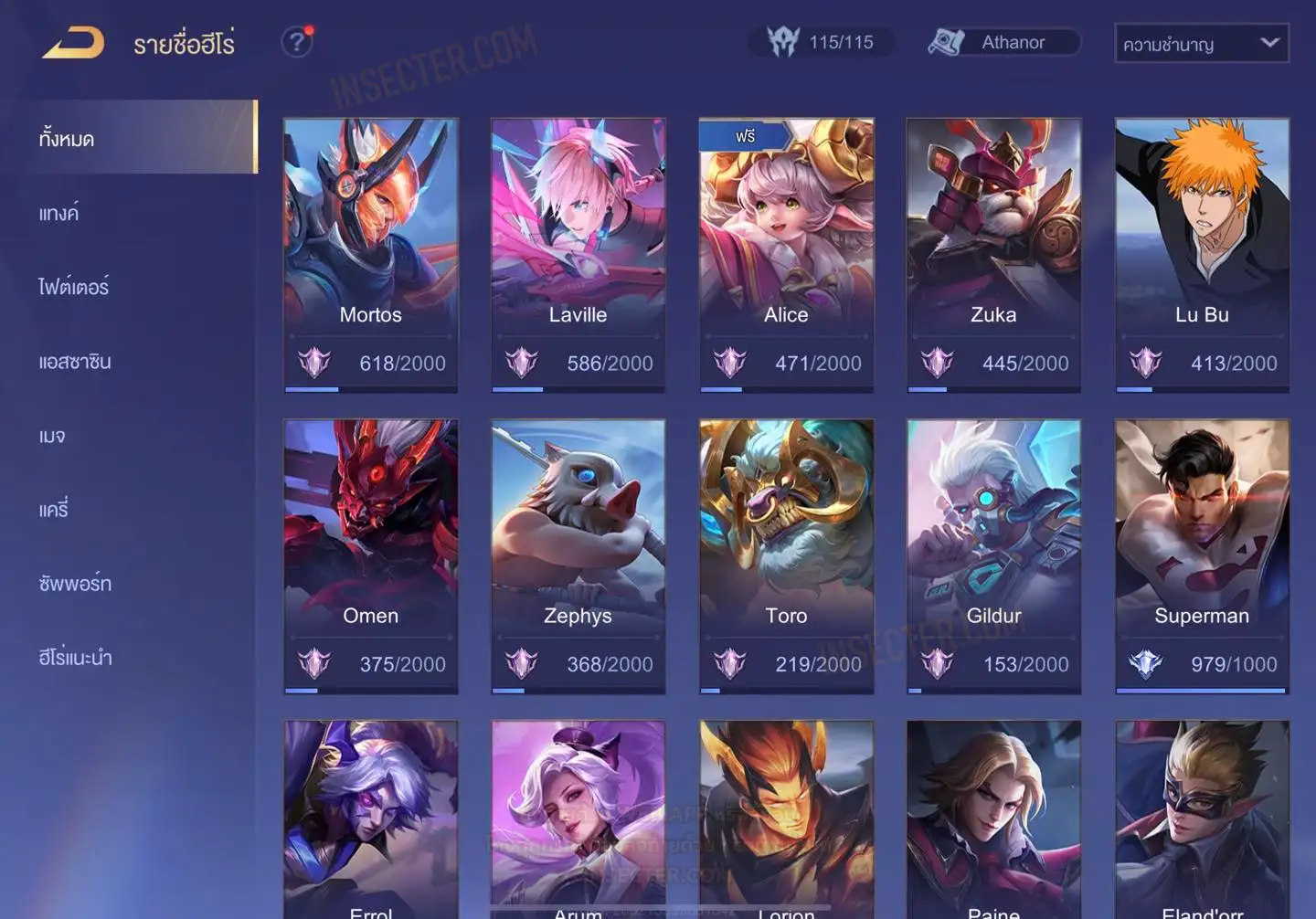Switch to the แทงค์ category
This screenshot has height=919, width=1316.
pos(59,214)
